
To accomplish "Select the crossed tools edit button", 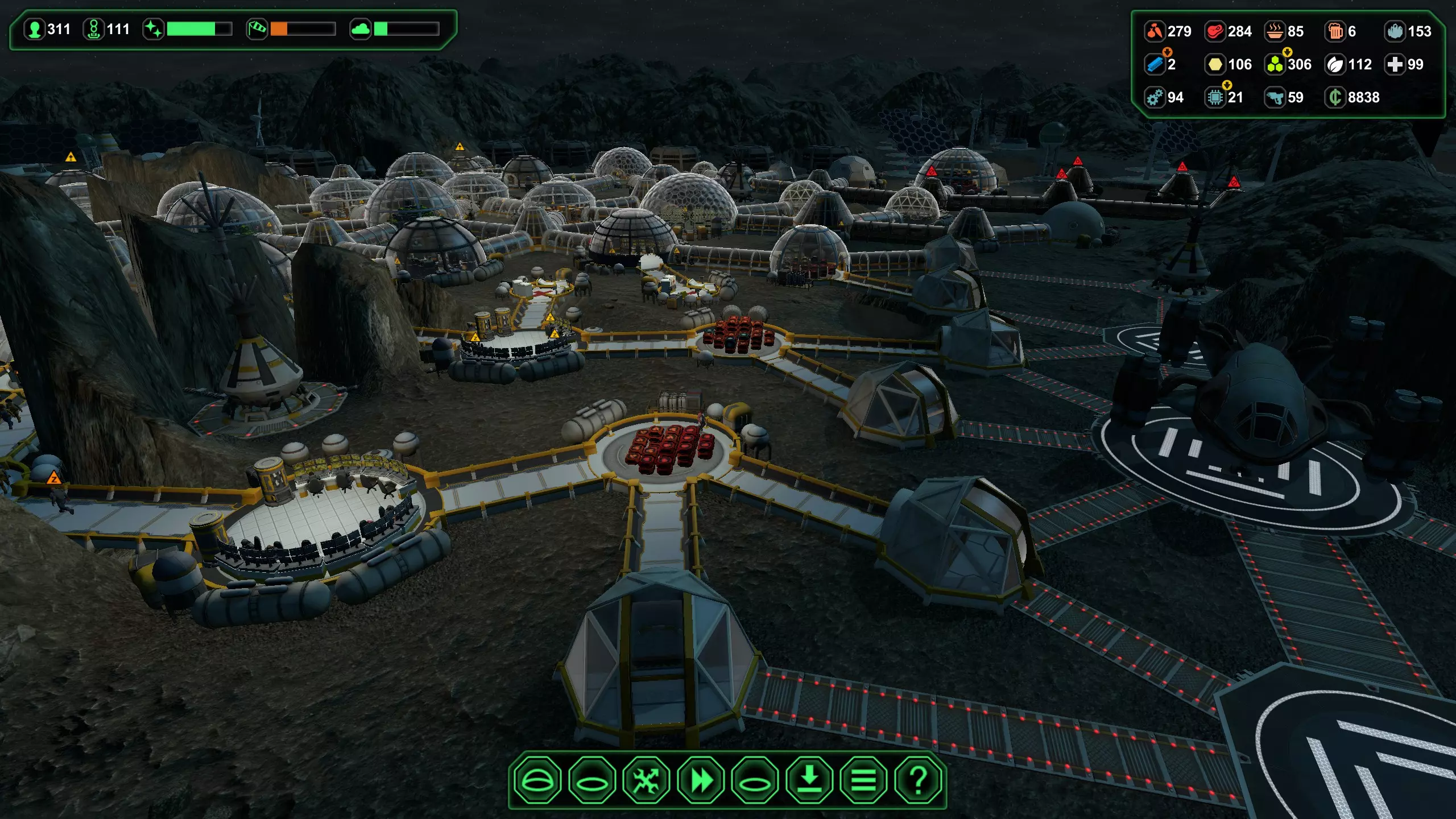I will click(x=646, y=780).
